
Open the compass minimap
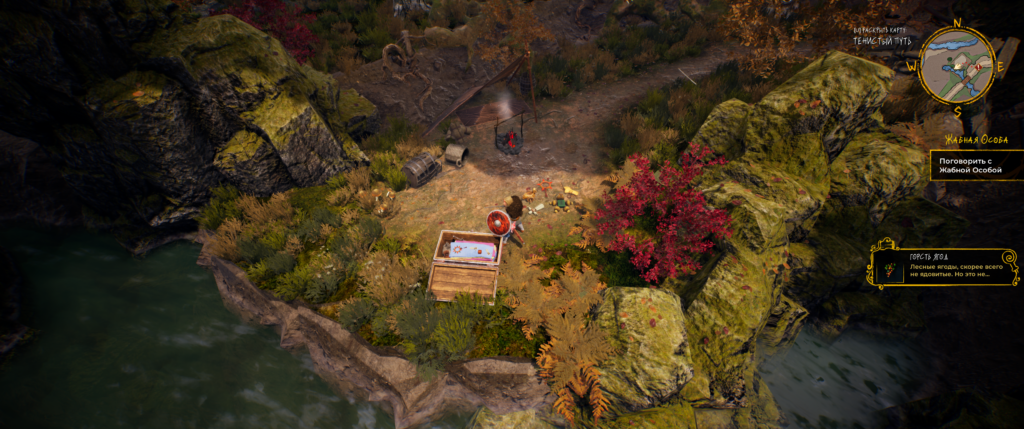(x=957, y=65)
